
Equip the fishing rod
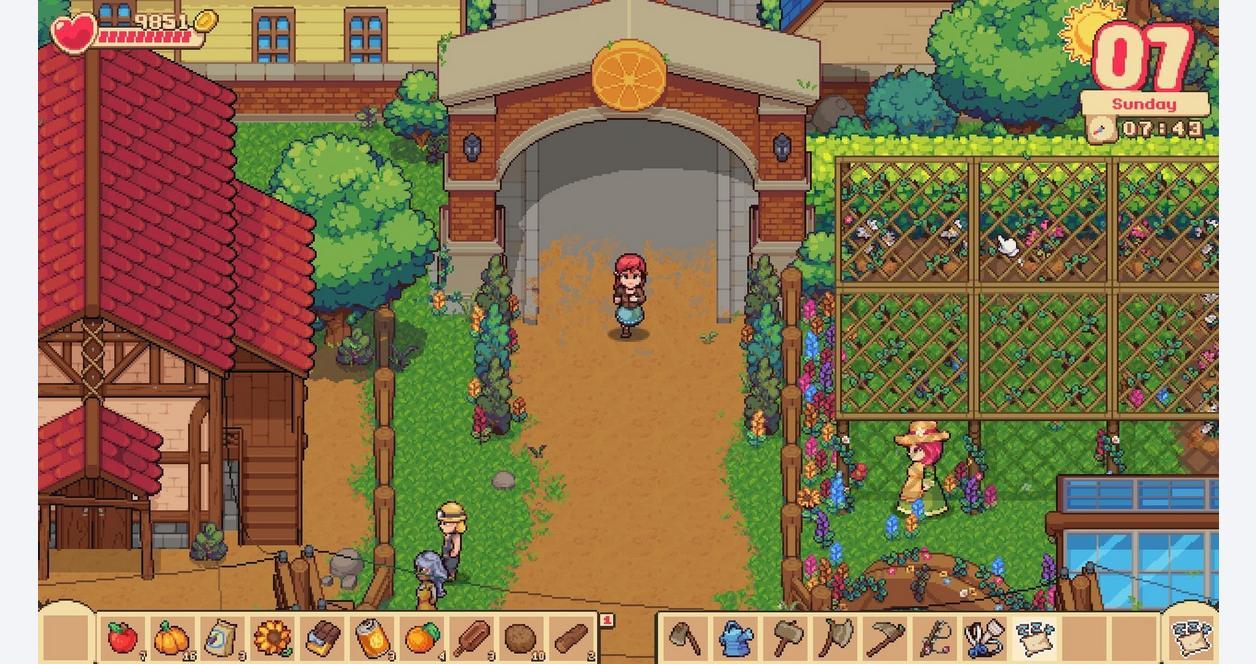(x=935, y=637)
